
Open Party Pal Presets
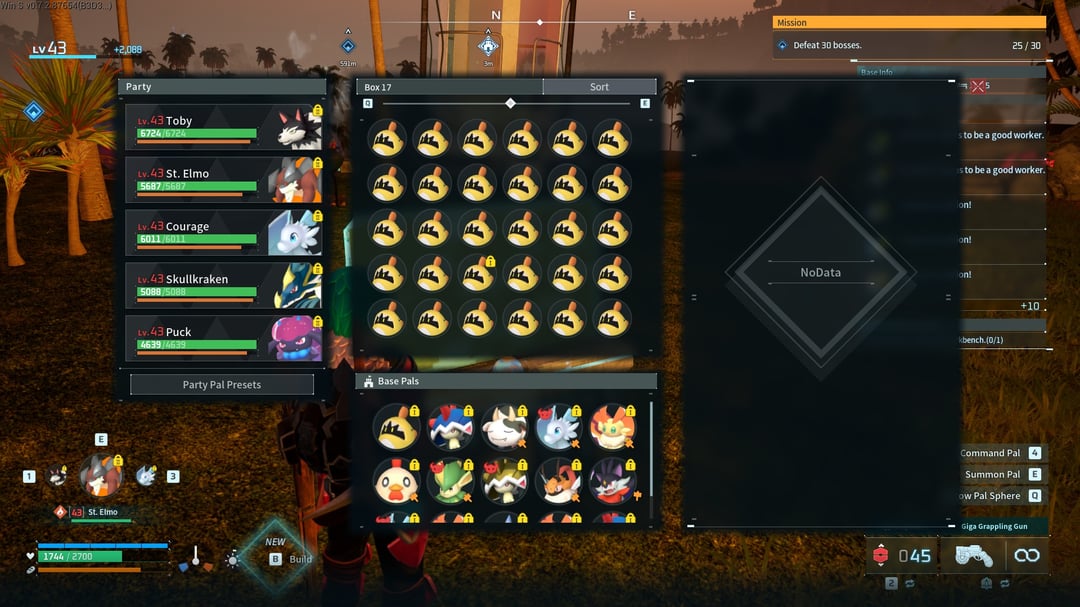click(x=222, y=385)
